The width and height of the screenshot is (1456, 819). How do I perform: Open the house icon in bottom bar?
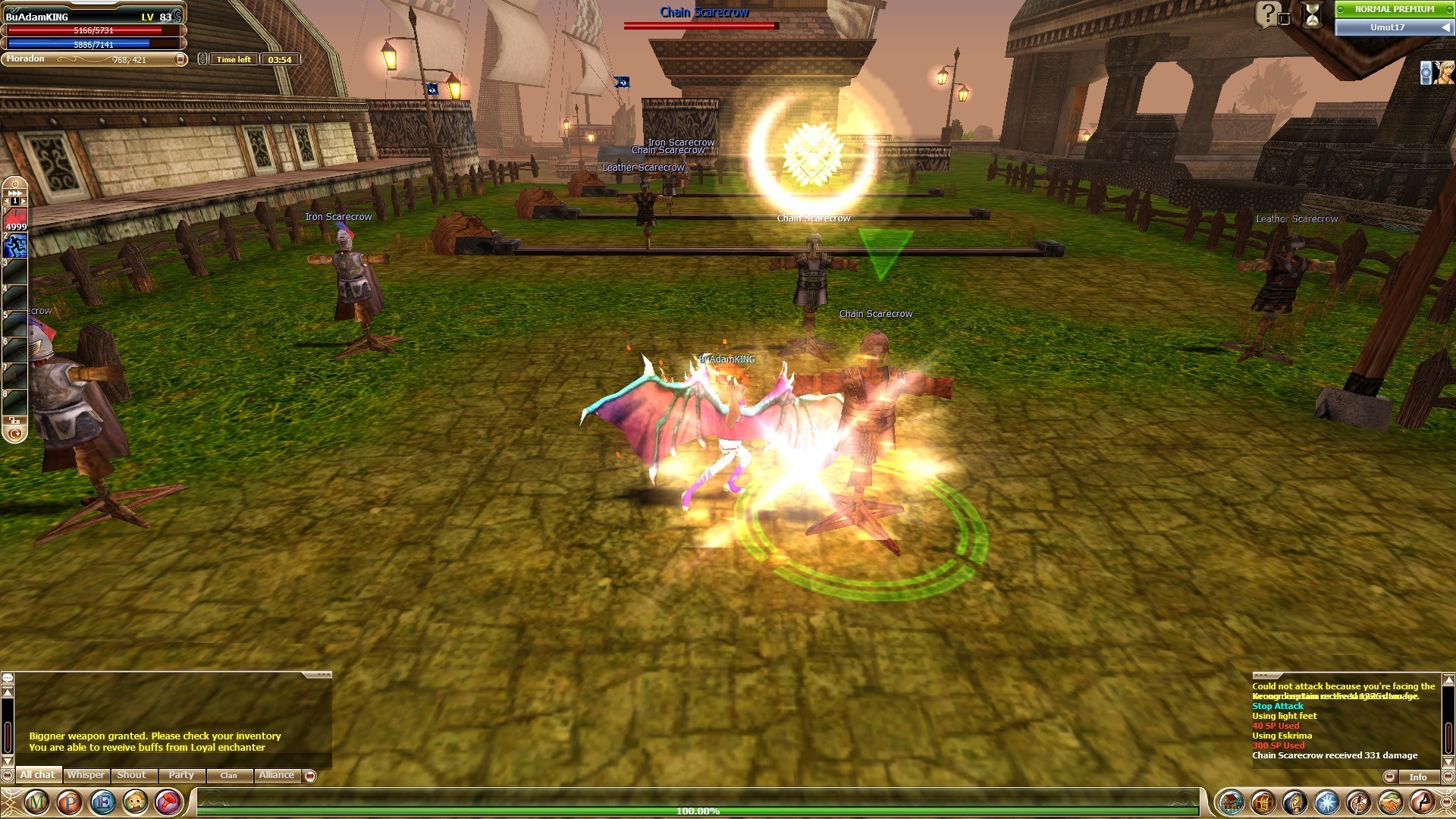coord(1231,802)
